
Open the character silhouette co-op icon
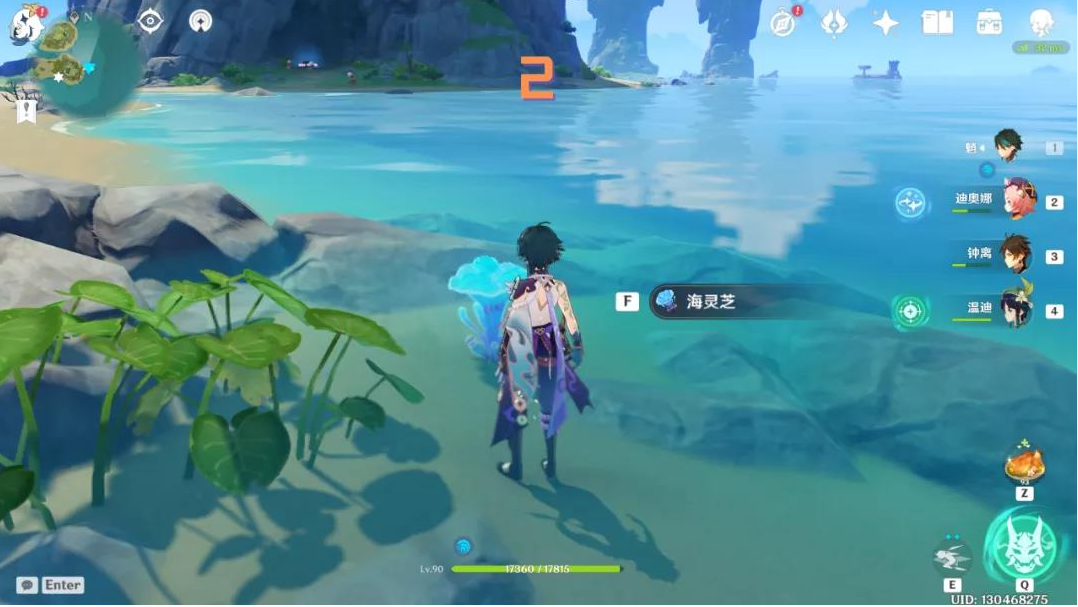[1041, 23]
